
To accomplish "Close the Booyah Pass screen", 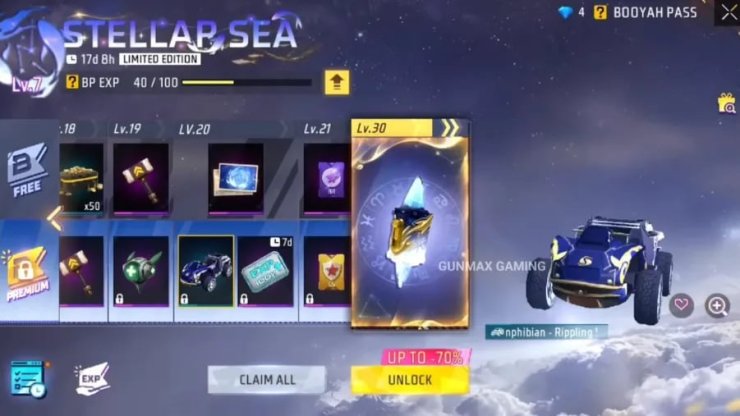I will pyautogui.click(x=727, y=12).
